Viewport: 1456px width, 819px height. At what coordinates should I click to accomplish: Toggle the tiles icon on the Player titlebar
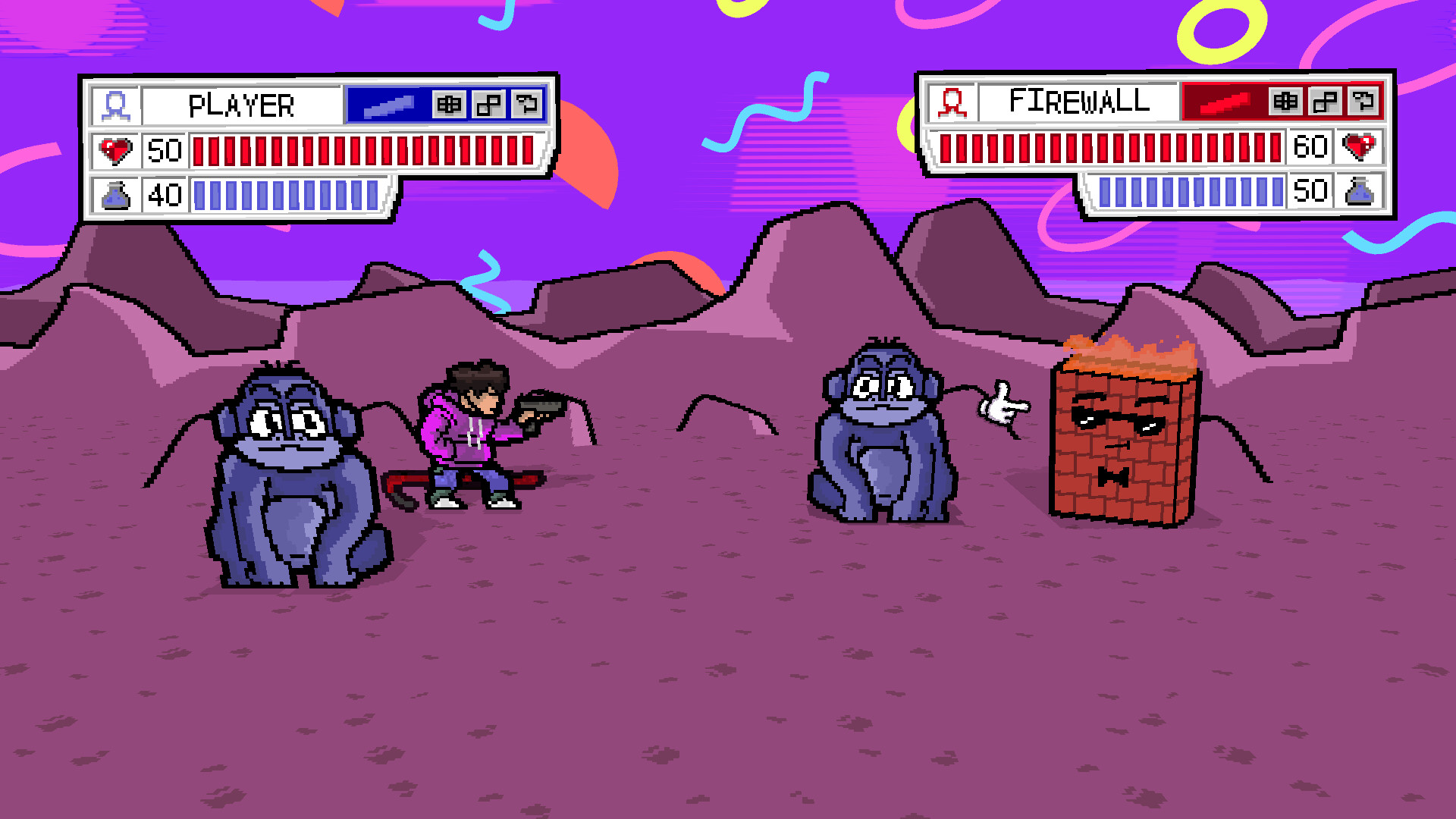(489, 105)
